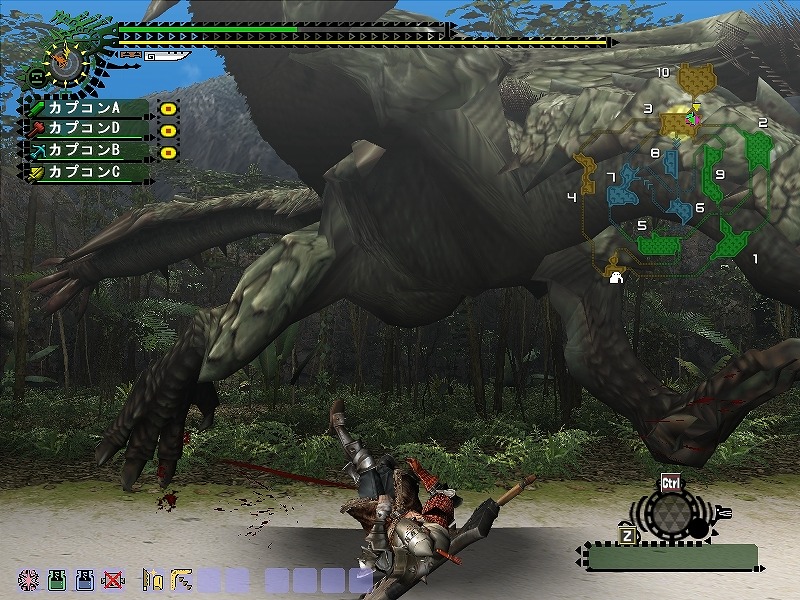Select green map area 2
The image size is (800, 600).
tap(759, 149)
